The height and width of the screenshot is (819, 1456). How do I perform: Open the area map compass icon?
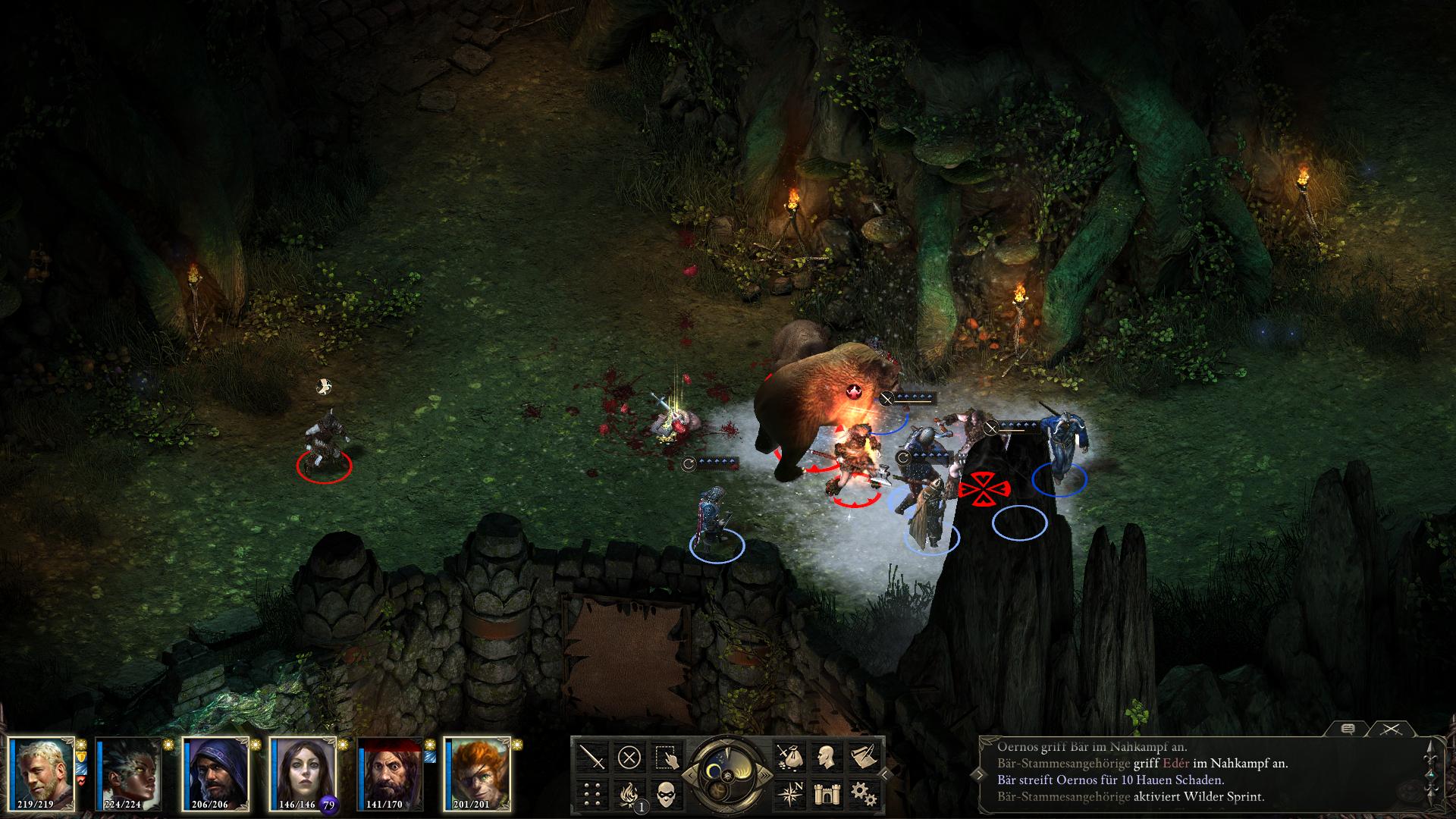(789, 794)
